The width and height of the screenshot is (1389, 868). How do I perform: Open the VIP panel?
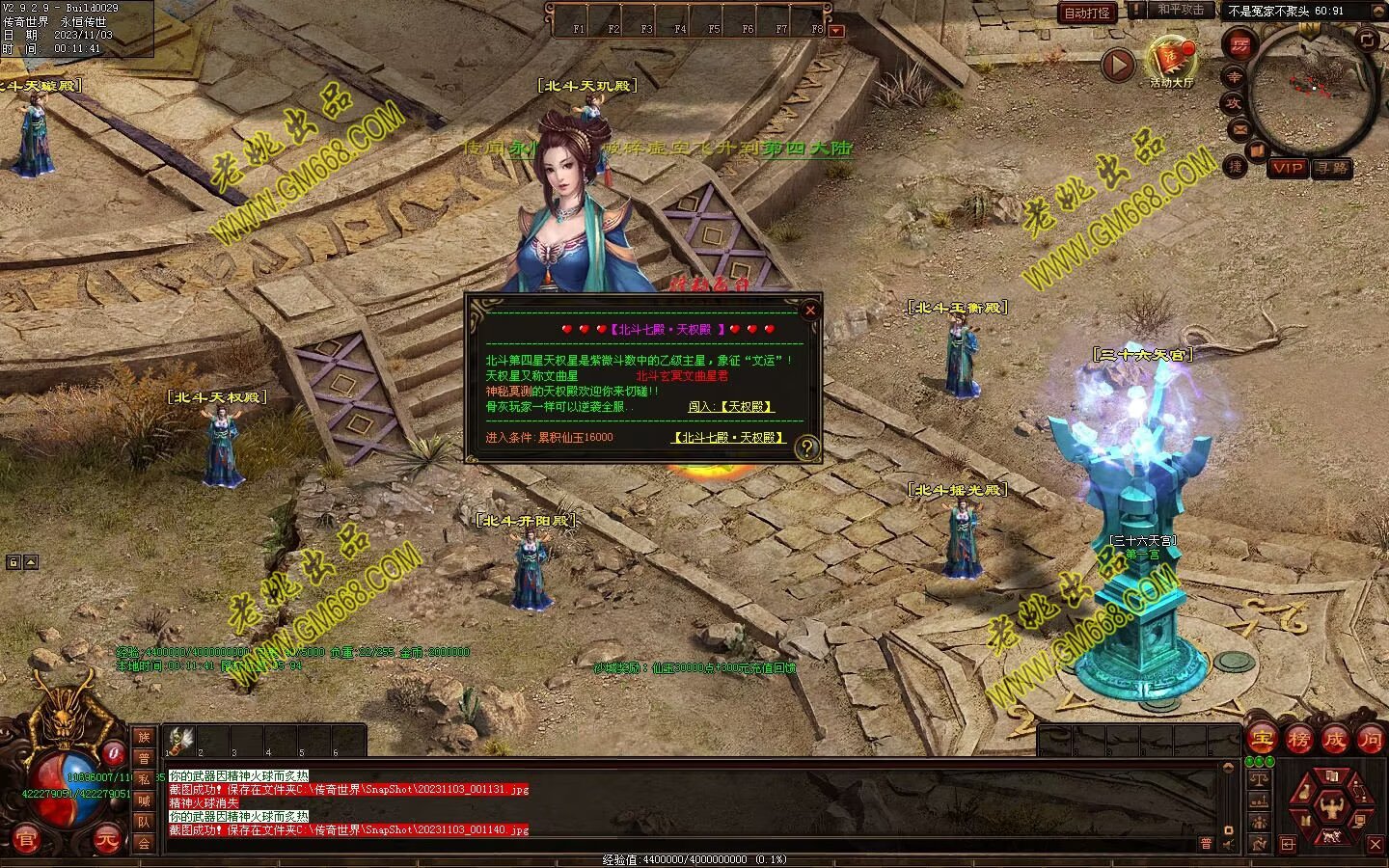coord(1287,168)
